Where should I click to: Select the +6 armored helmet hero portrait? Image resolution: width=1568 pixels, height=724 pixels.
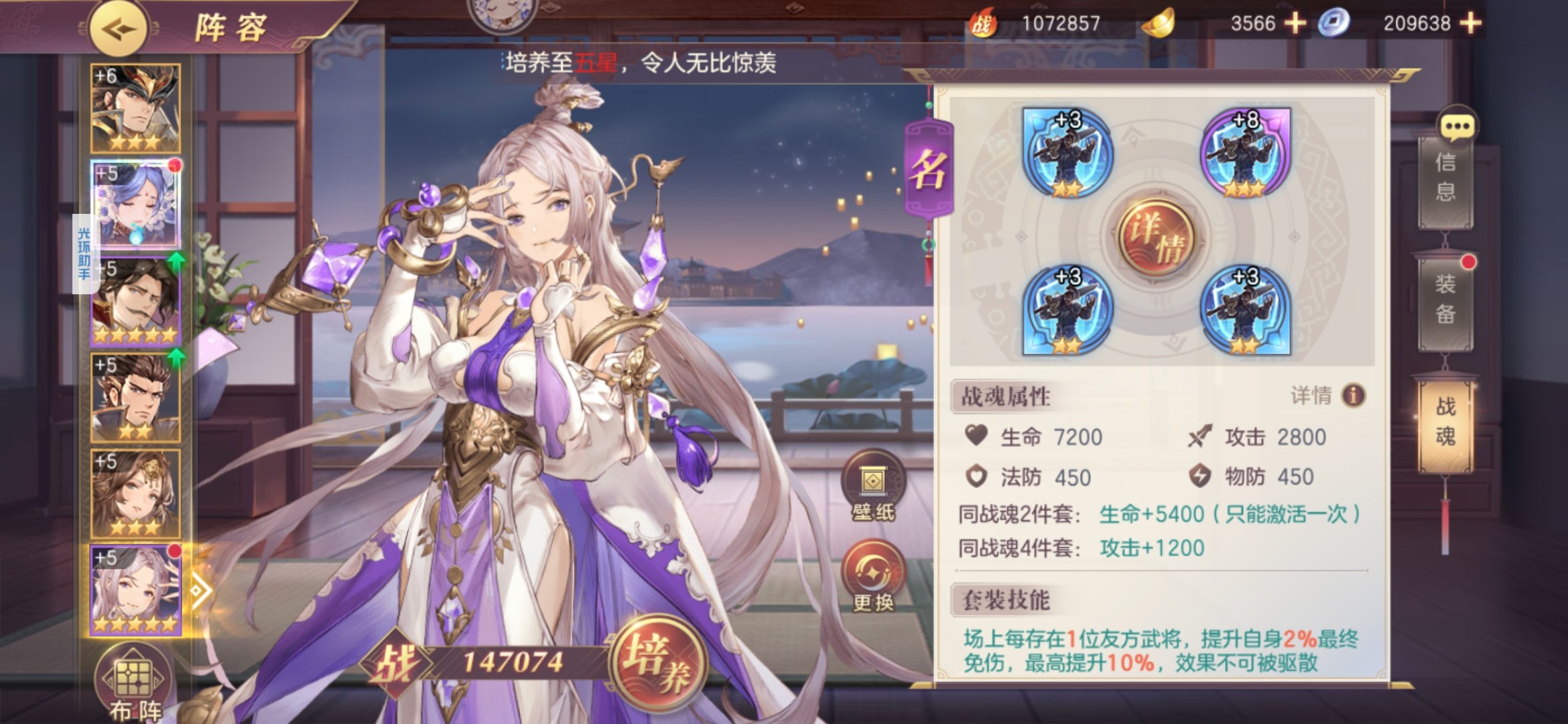click(x=135, y=109)
